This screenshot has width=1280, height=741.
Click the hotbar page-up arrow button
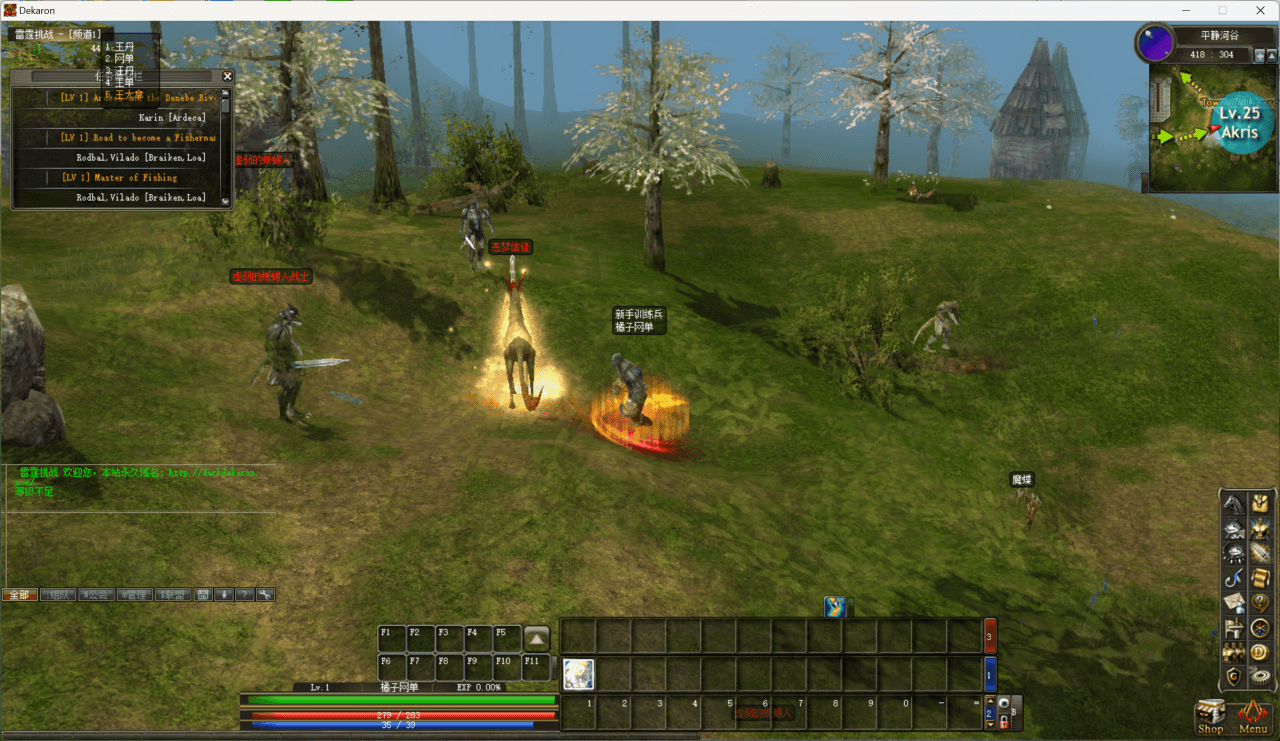537,638
